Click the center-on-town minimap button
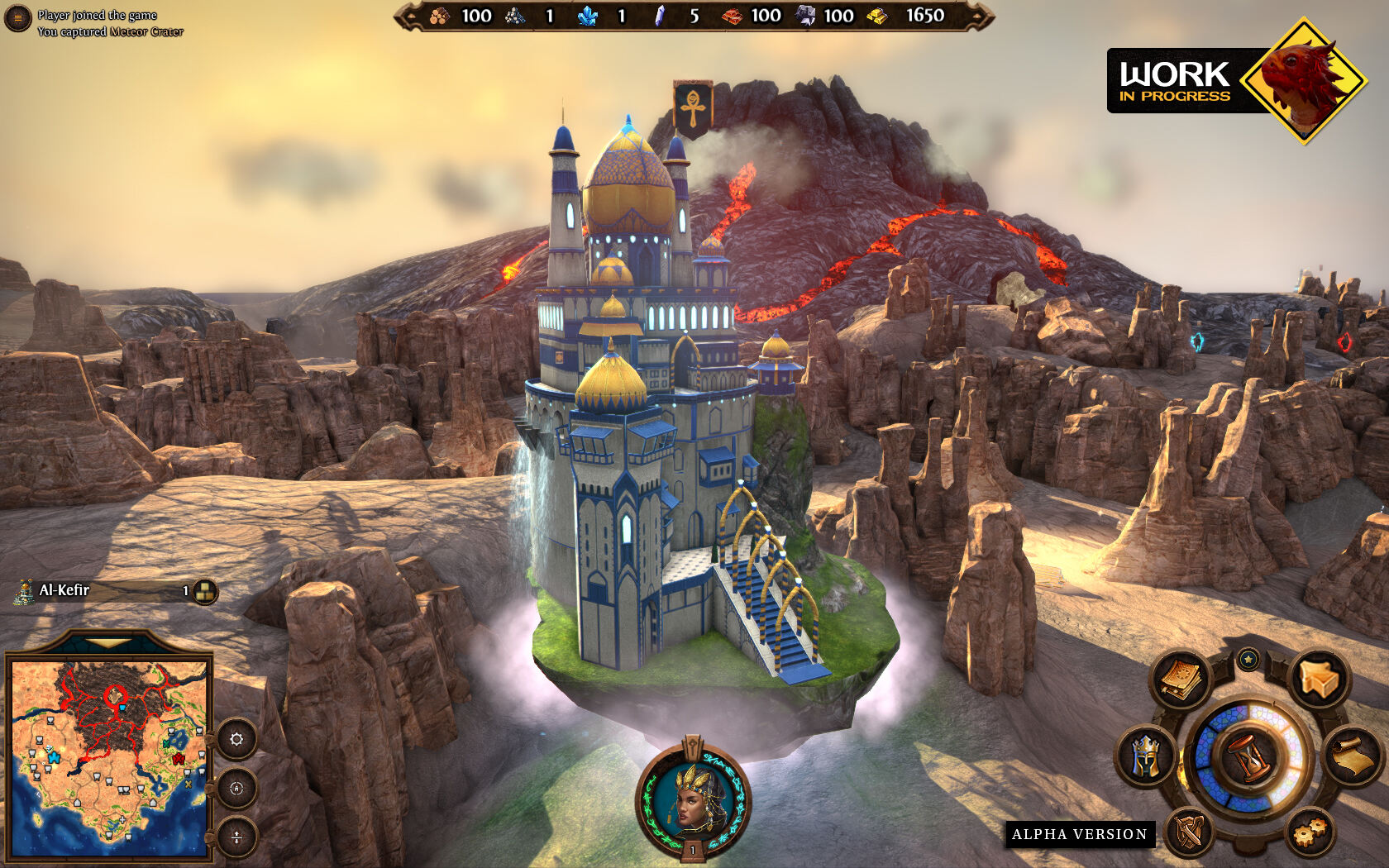The width and height of the screenshot is (1389, 868). [236, 788]
